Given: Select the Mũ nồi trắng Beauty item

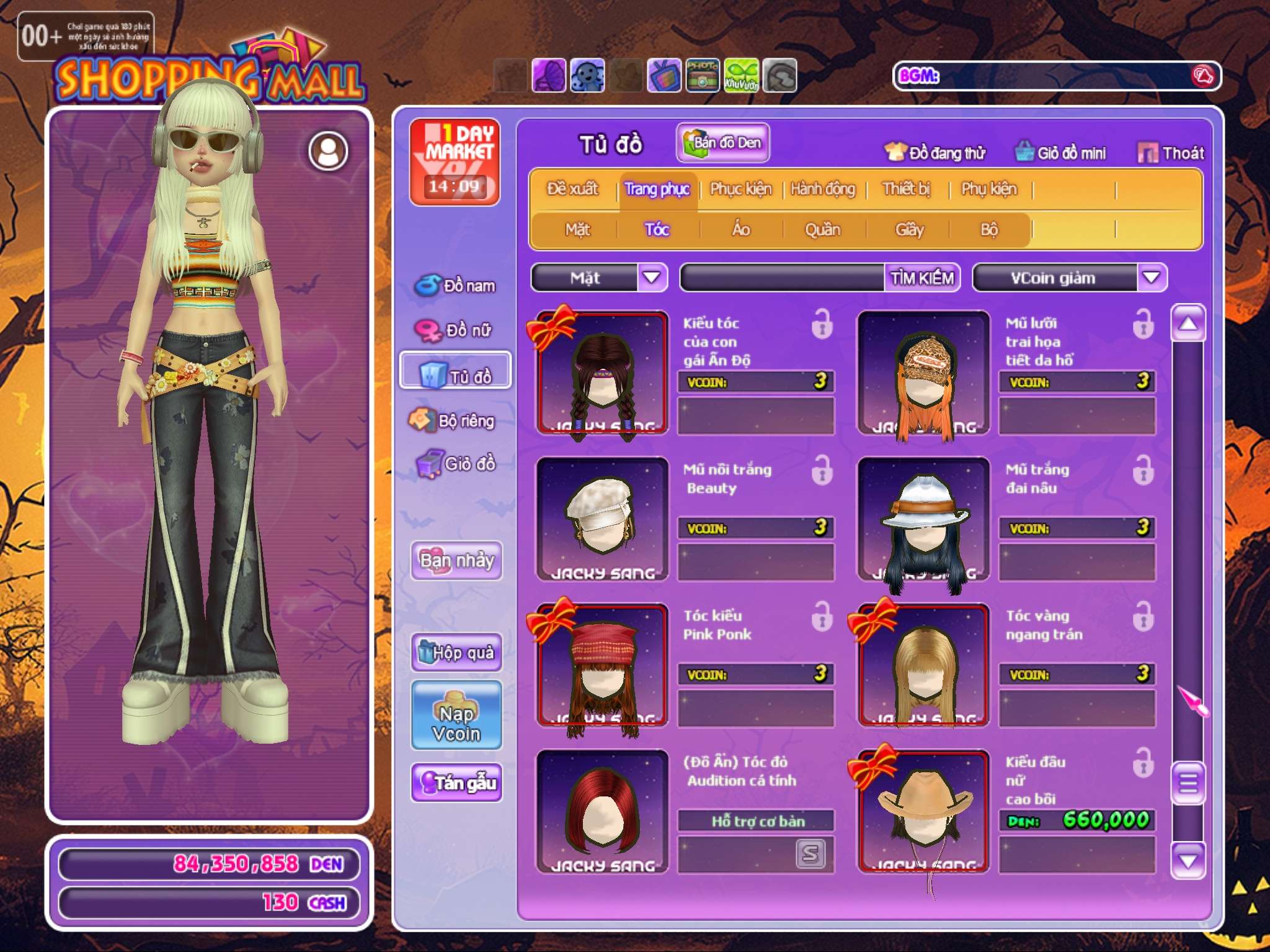Looking at the screenshot, I should [x=602, y=519].
